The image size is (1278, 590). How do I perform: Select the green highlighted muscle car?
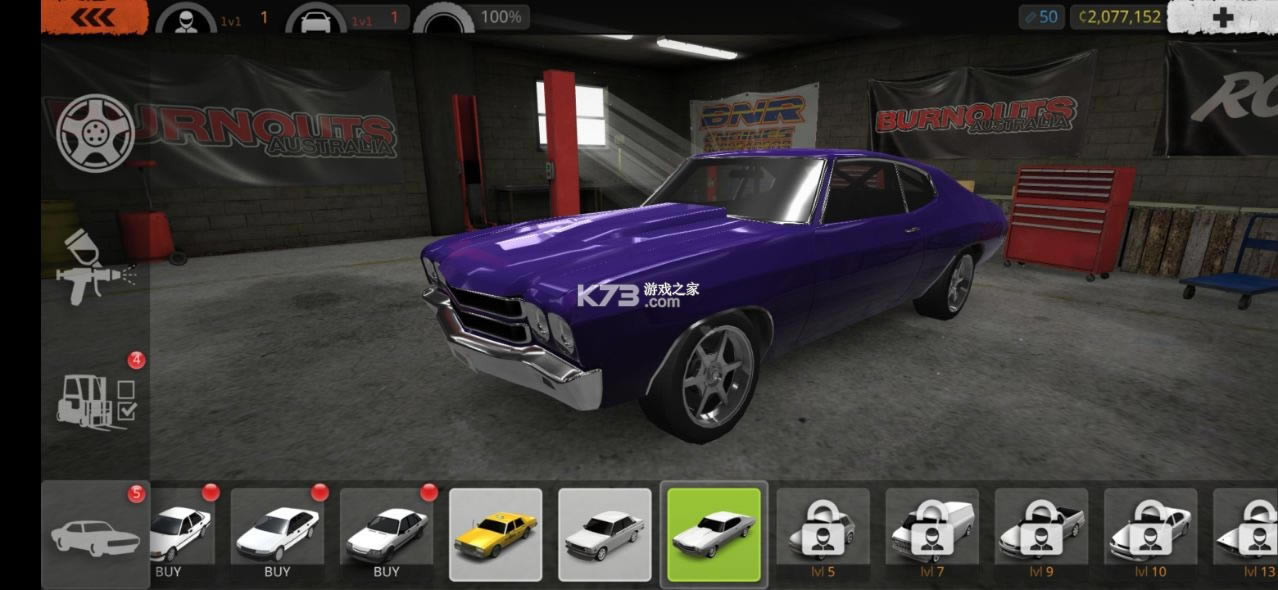(x=714, y=534)
